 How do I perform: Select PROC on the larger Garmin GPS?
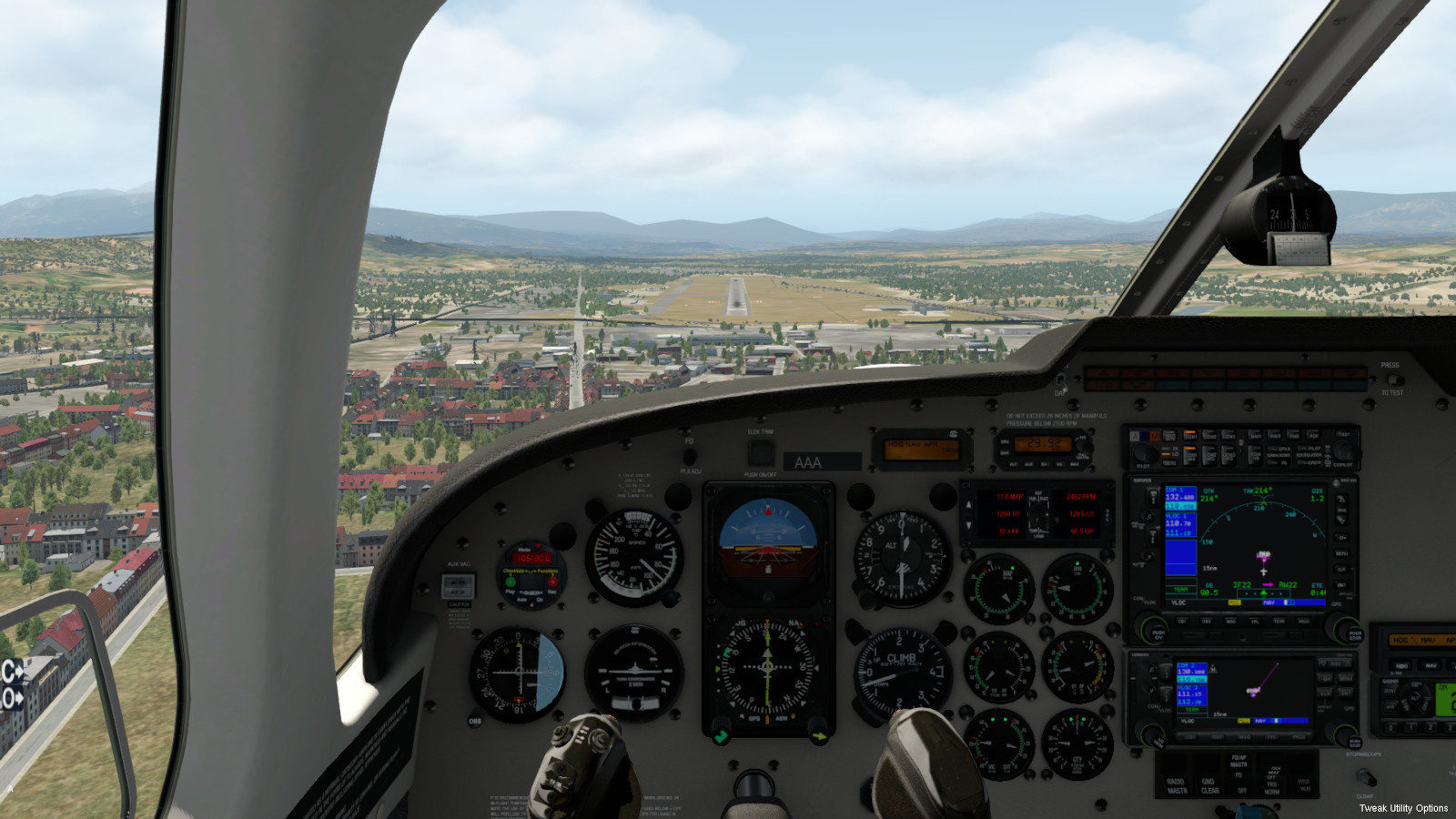[1304, 622]
